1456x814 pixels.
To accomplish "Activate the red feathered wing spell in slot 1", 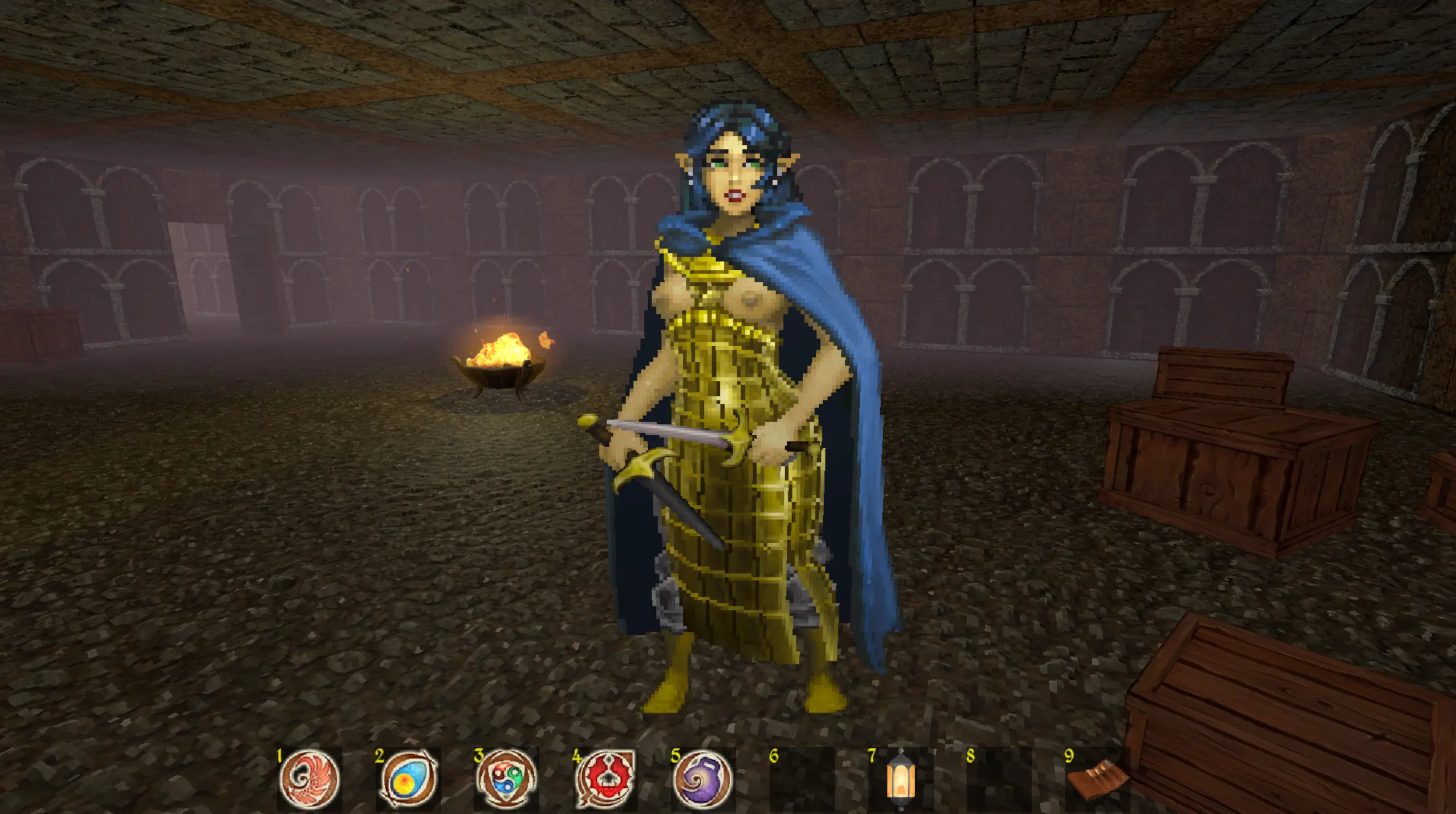I will 310,779.
